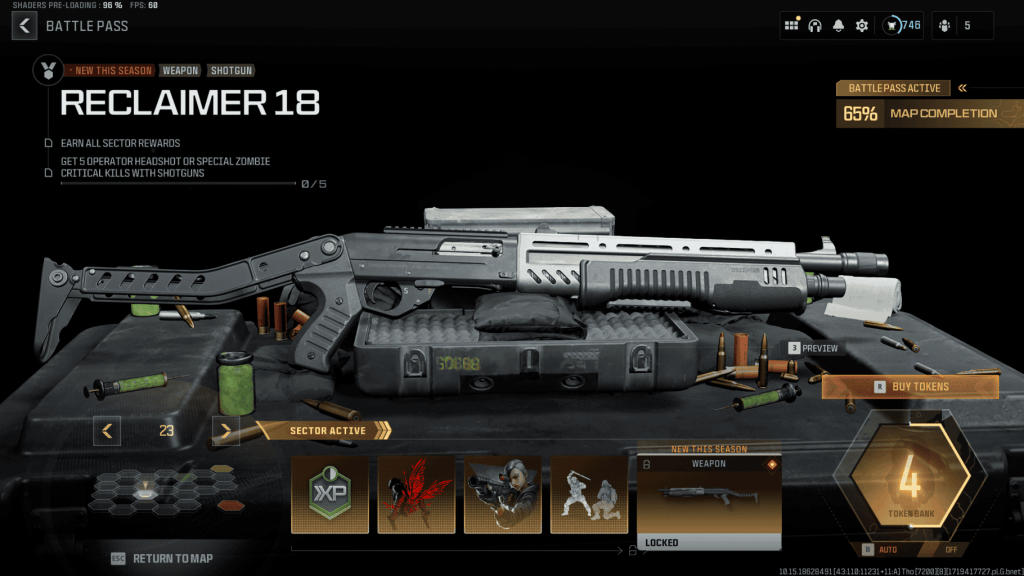Viewport: 1024px width, 576px height.
Task: Open the Token Bank hexagon
Action: pos(909,485)
